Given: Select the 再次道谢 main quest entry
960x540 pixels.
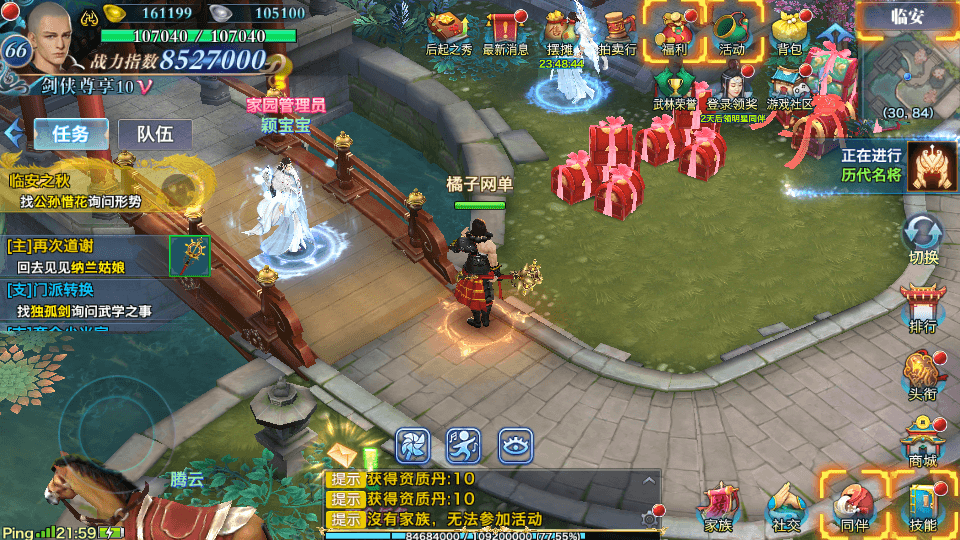Looking at the screenshot, I should pos(90,256).
